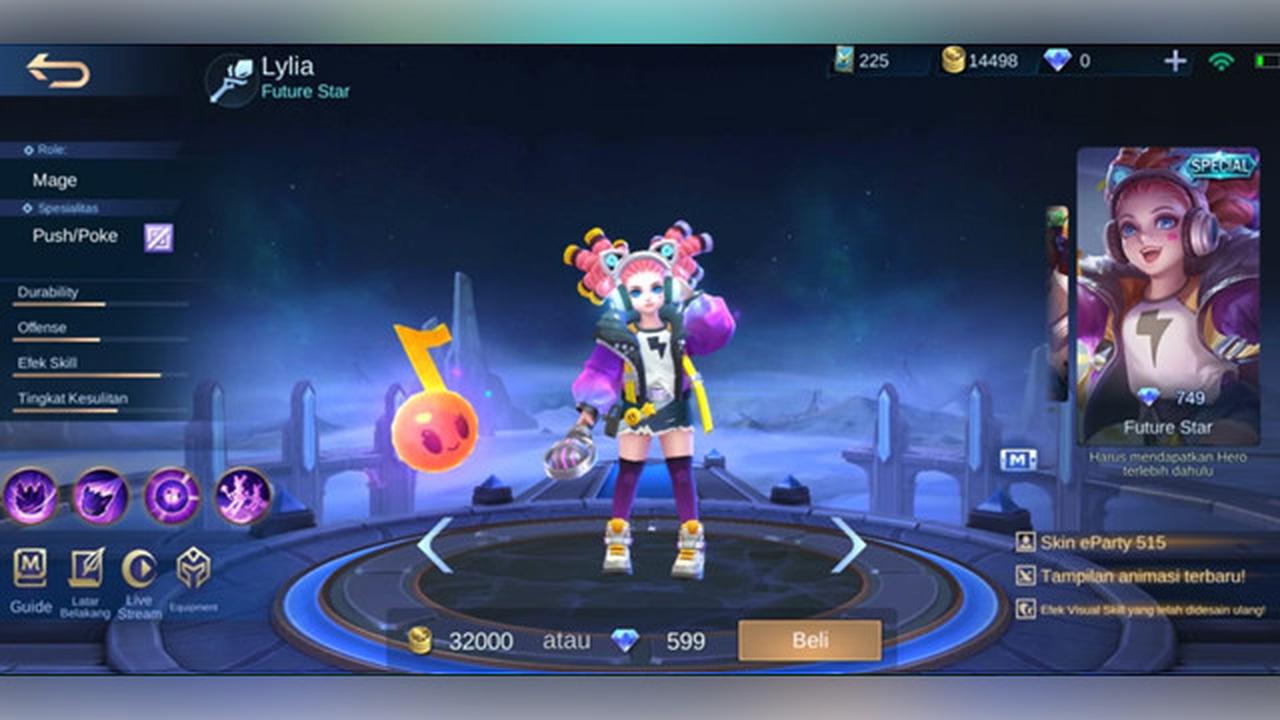Select the Future Star skin card
Image resolution: width=1280 pixels, height=720 pixels.
(1165, 290)
